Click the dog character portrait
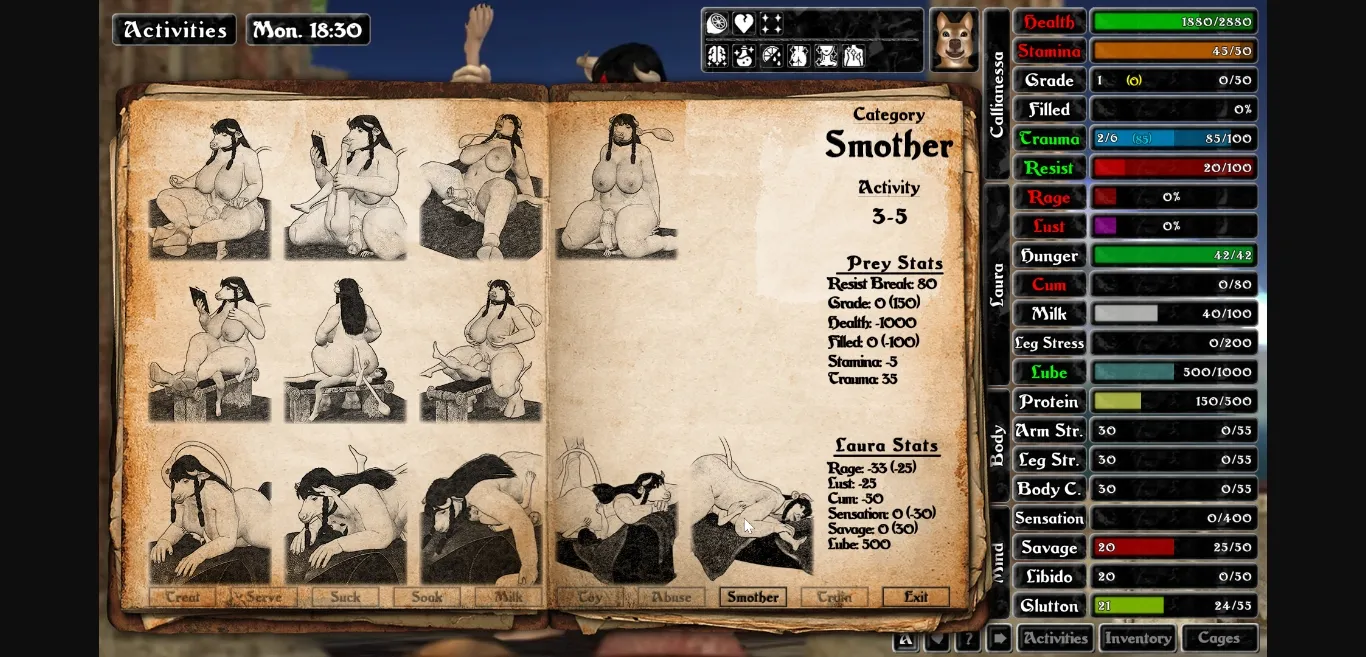Screen dimensions: 1366x657 [x=954, y=40]
